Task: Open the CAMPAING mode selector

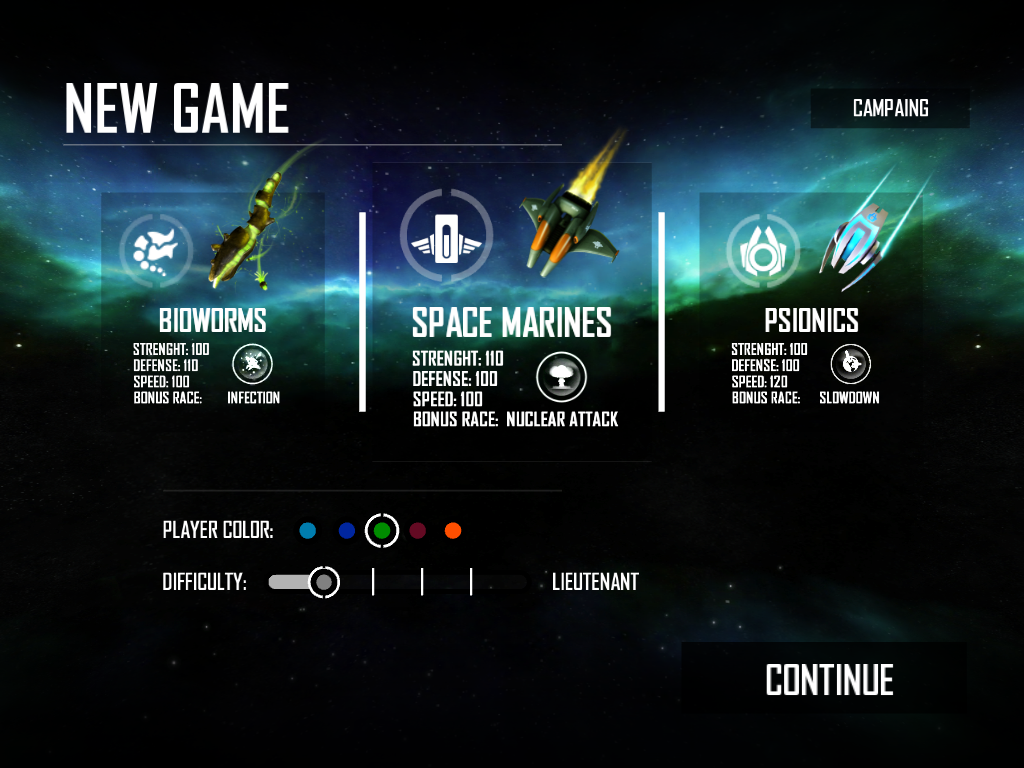Action: [x=890, y=108]
